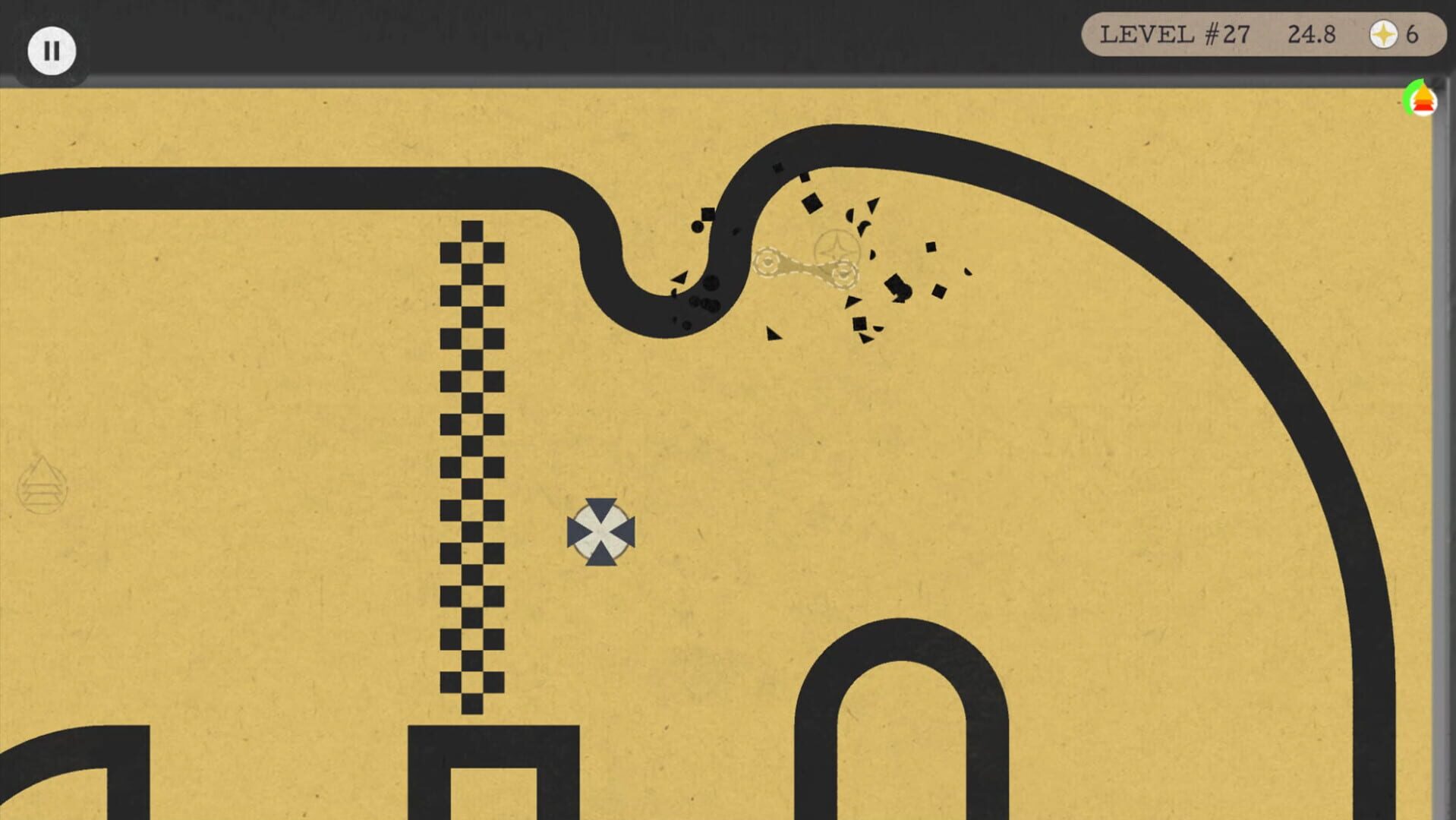Select the crashed buggy on the track
This screenshot has height=820, width=1456.
[805, 266]
